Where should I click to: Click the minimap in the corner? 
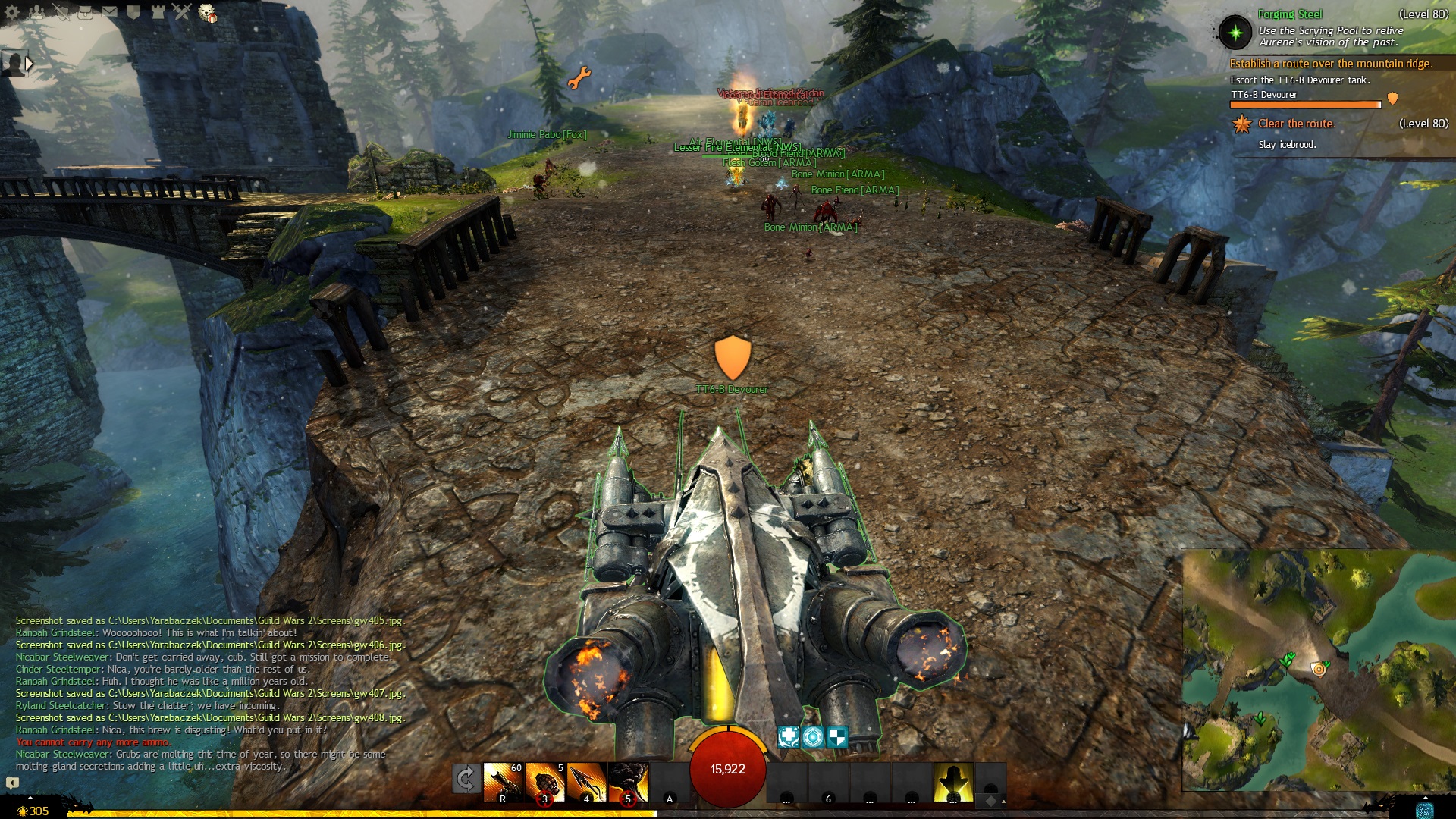[x=1318, y=669]
